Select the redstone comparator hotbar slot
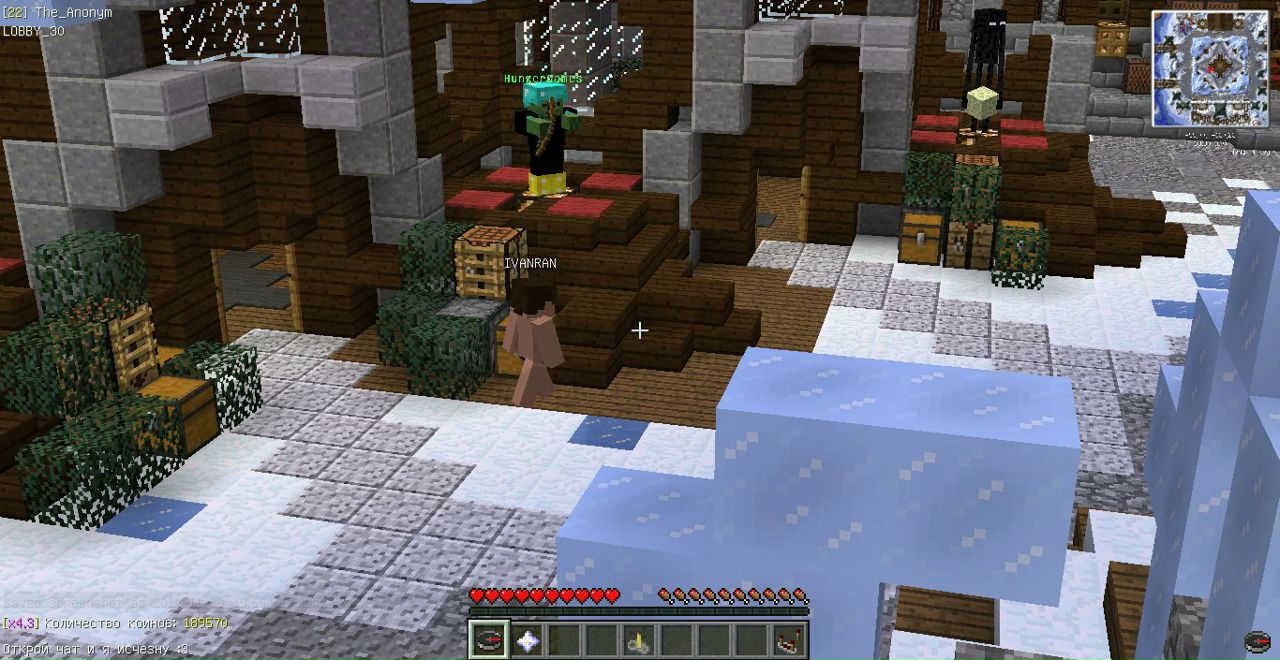This screenshot has height=660, width=1280. click(x=787, y=640)
